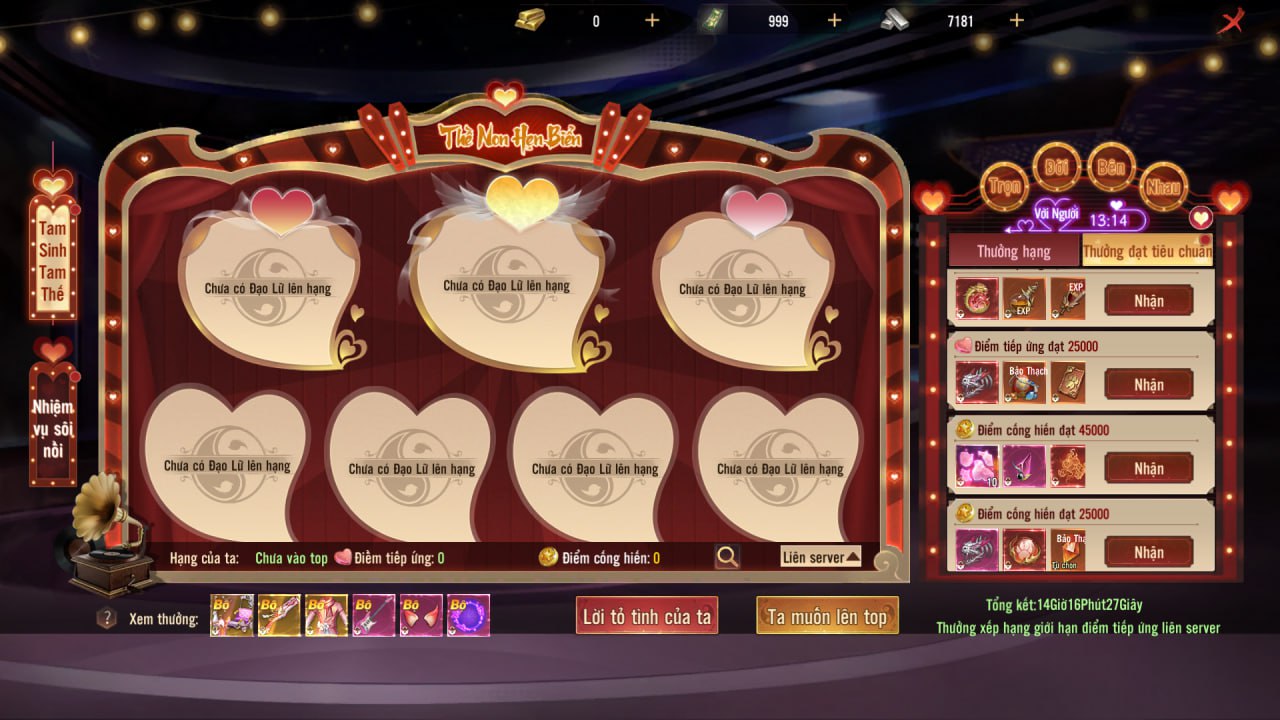Select the Thưởng hạng tab
This screenshot has height=720, width=1280.
(1013, 251)
